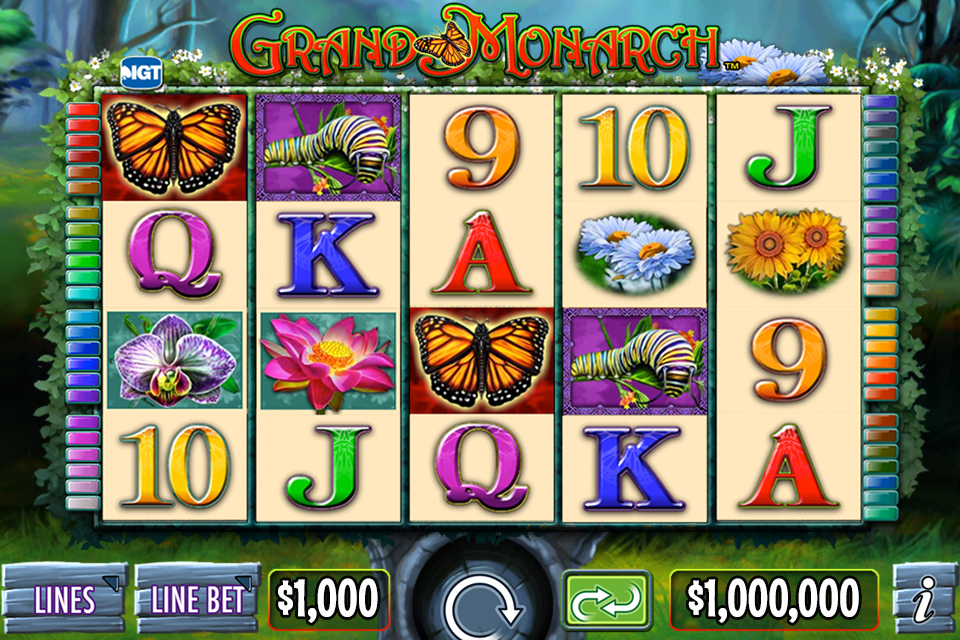Open the info paytable button
Image resolution: width=960 pixels, height=640 pixels.
click(x=925, y=598)
